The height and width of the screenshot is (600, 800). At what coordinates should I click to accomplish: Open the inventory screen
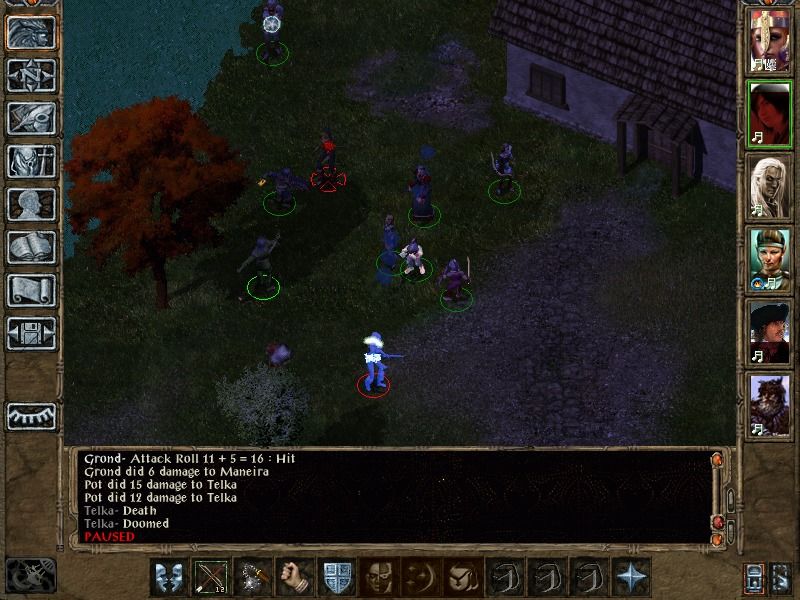pyautogui.click(x=31, y=161)
